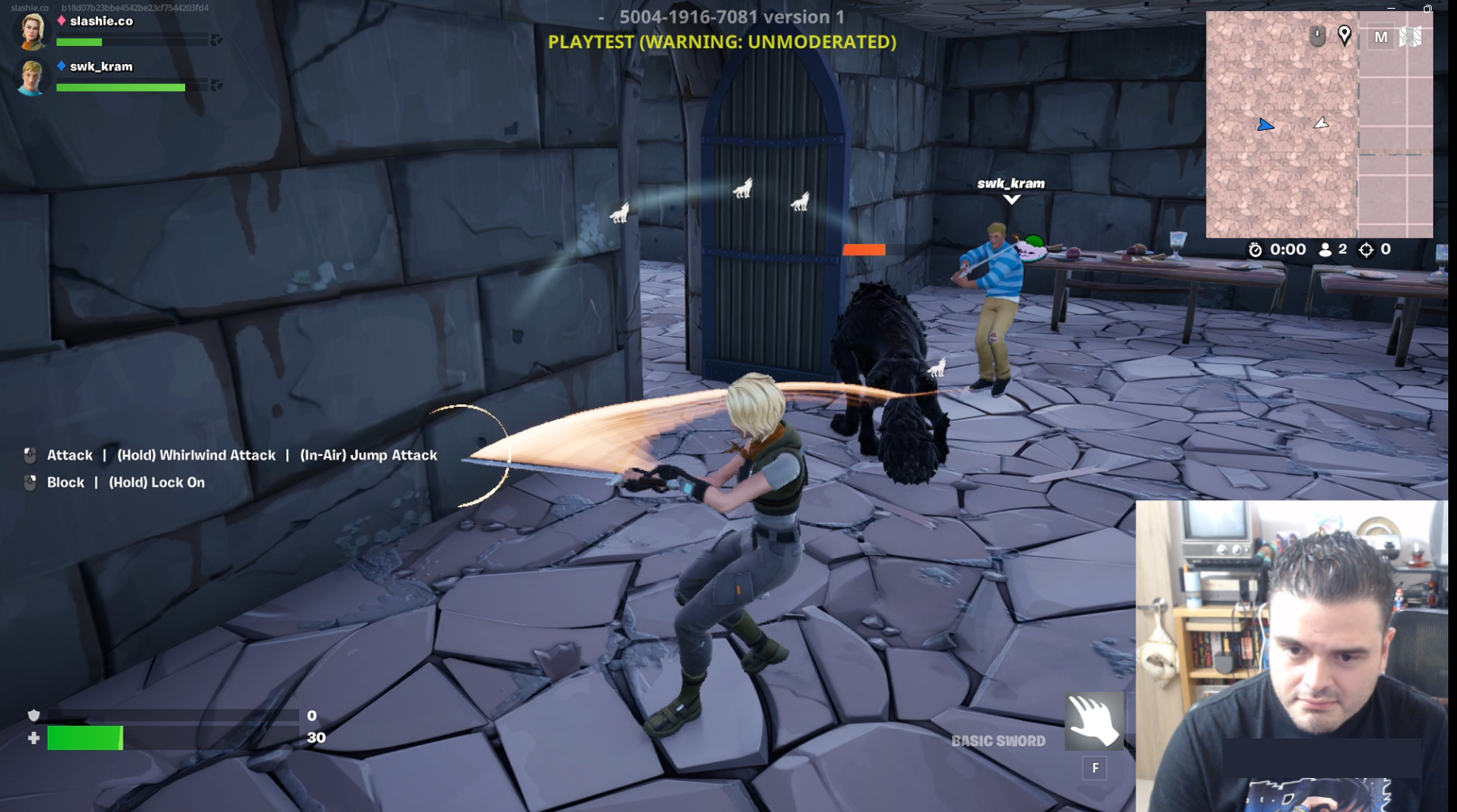Select the swk_kram squad member portrait
This screenshot has height=812, width=1457.
(x=32, y=78)
